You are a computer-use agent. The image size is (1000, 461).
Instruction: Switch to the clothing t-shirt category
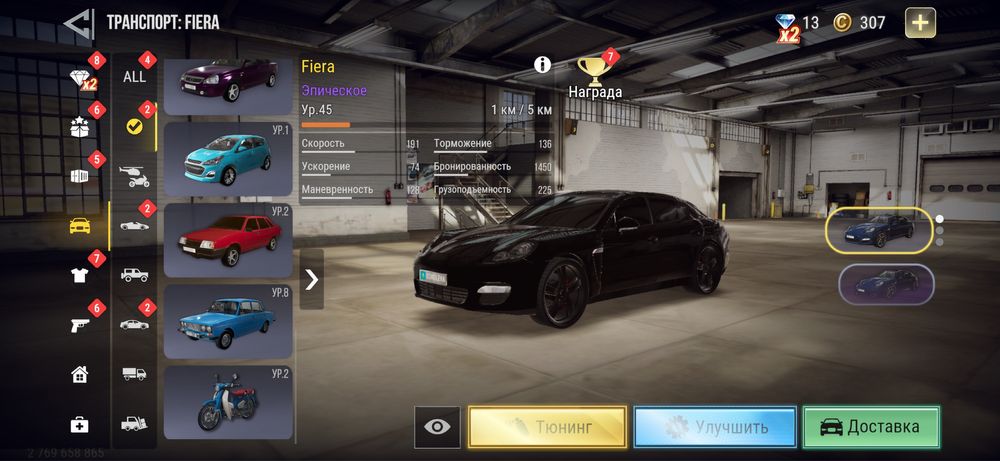[80, 275]
